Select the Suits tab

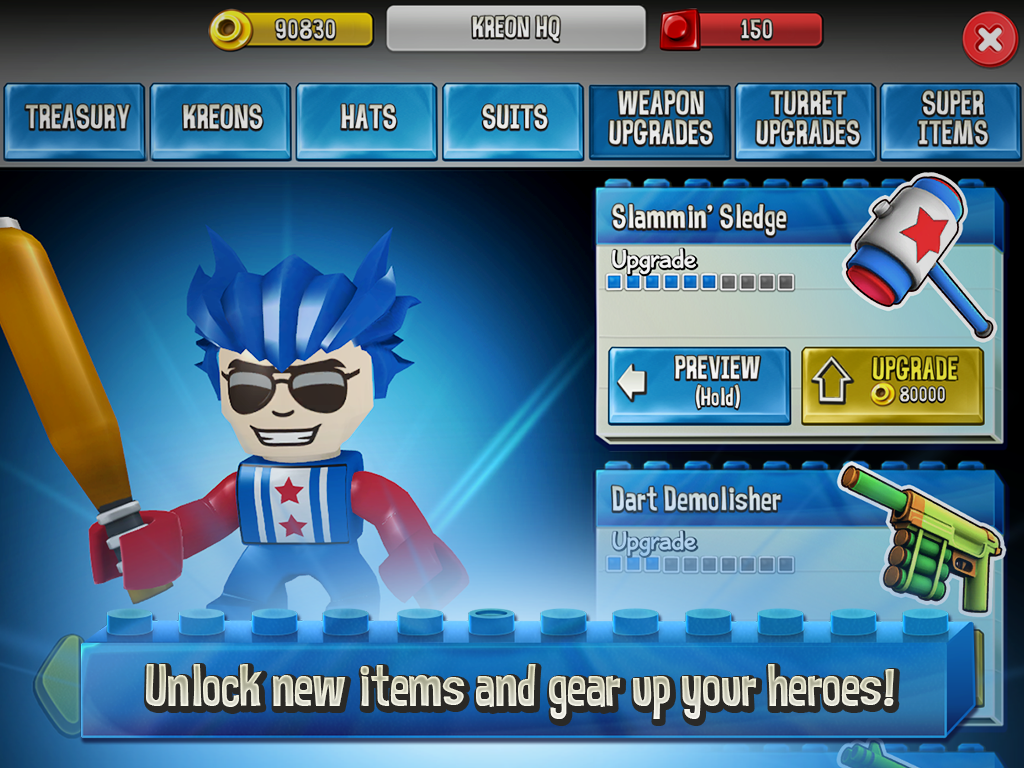513,120
